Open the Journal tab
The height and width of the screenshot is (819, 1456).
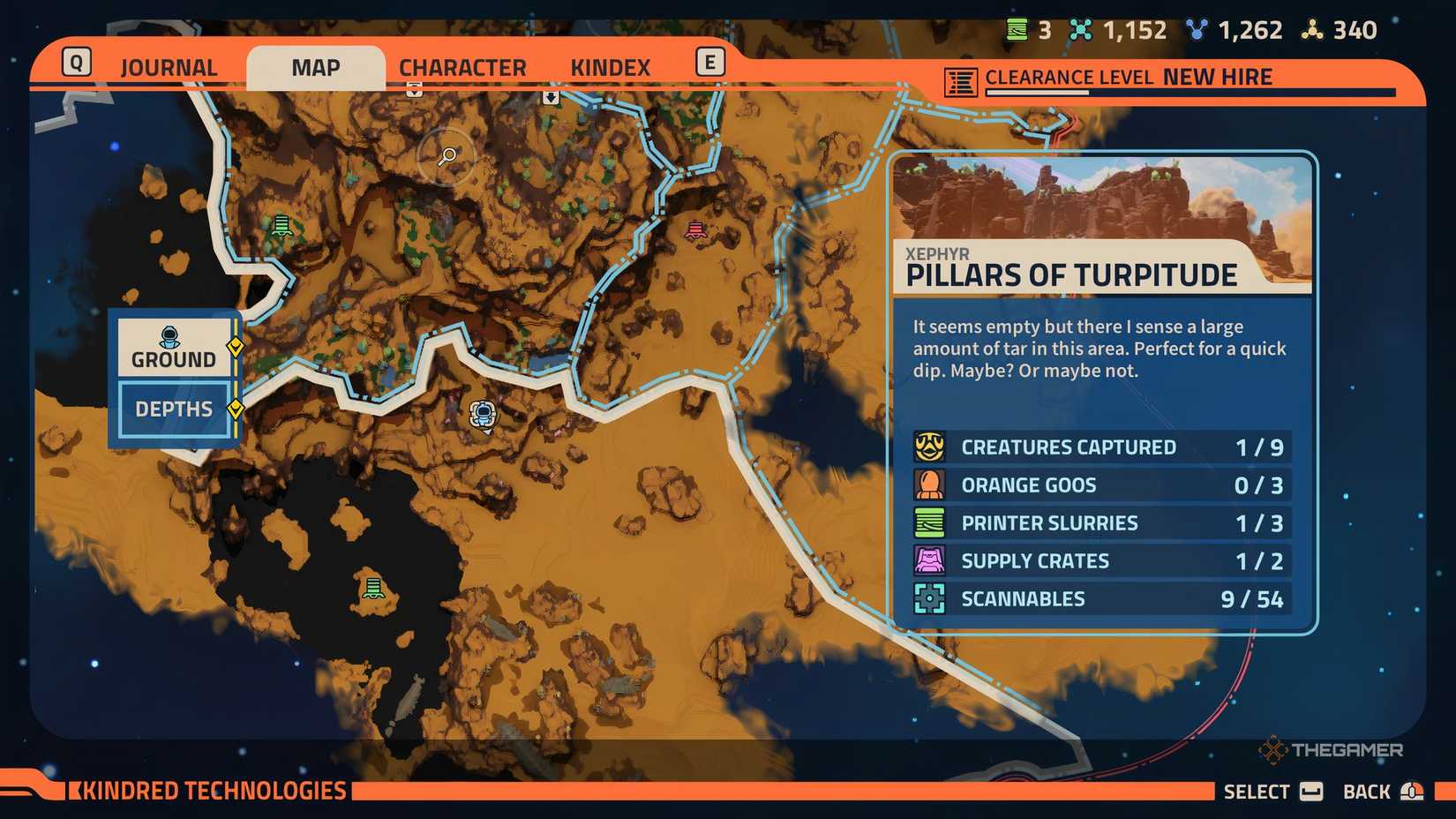tap(169, 66)
